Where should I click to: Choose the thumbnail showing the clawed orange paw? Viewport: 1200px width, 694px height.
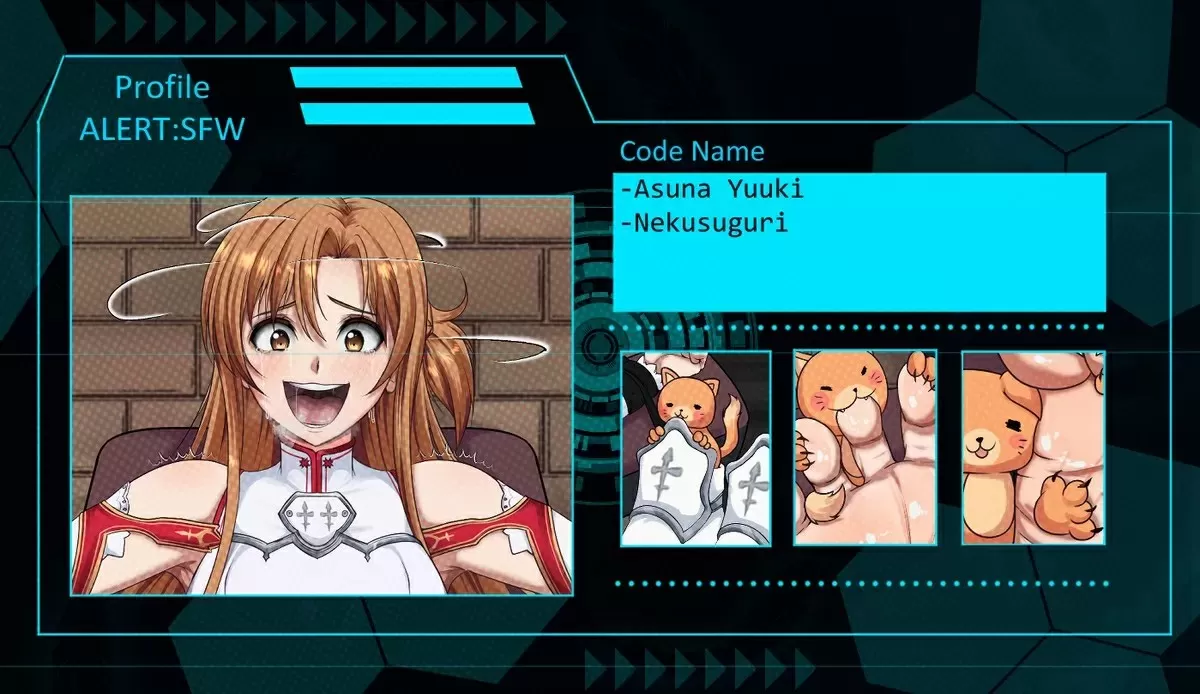point(1033,448)
